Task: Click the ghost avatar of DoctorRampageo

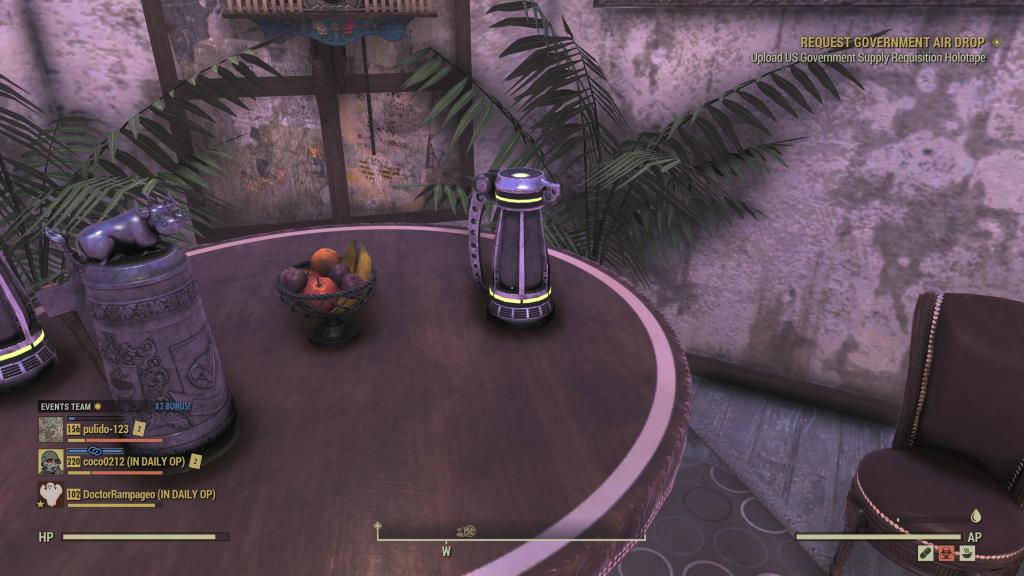Action: click(51, 494)
